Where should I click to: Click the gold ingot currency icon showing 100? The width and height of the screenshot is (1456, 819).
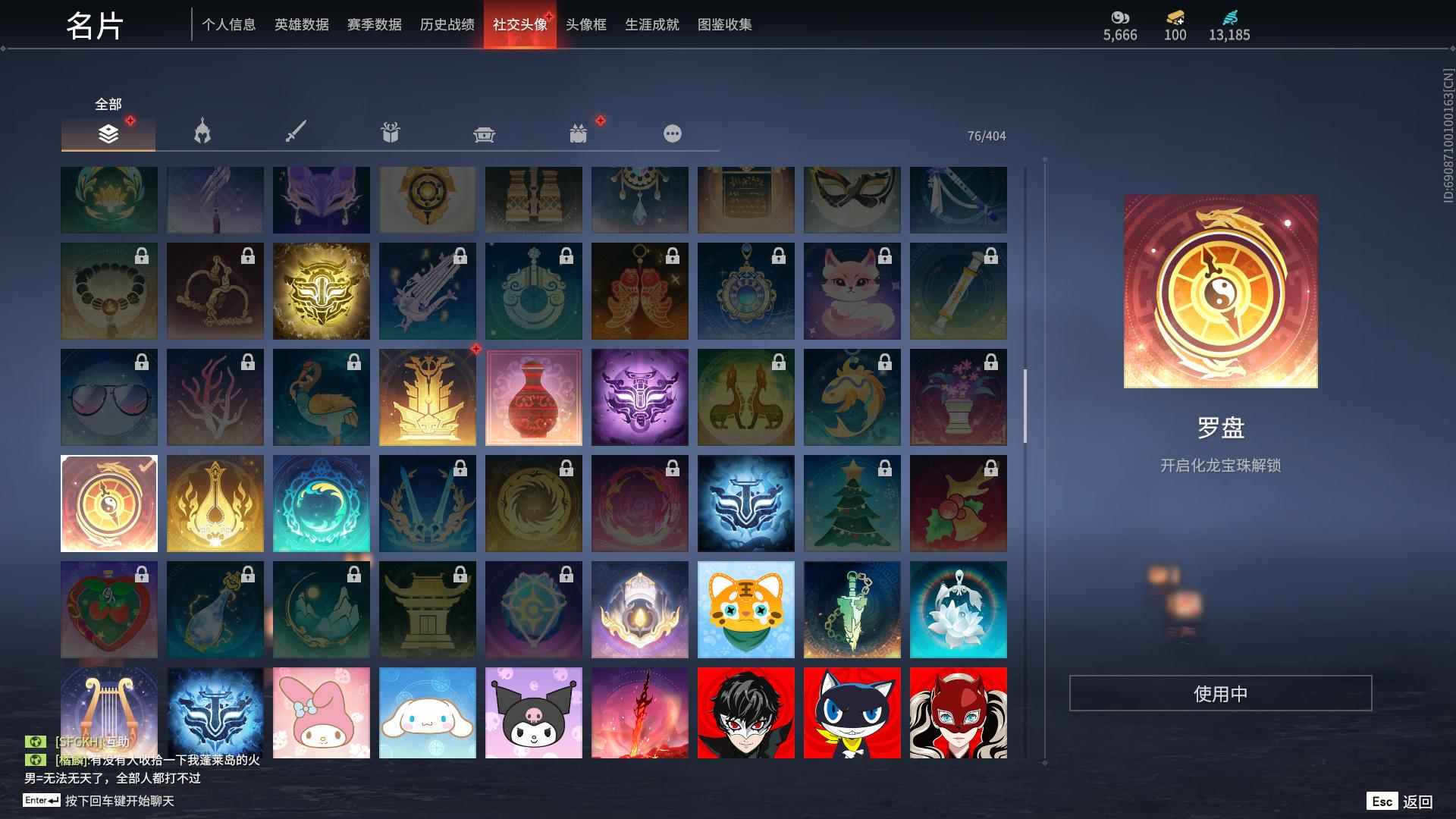(x=1172, y=17)
